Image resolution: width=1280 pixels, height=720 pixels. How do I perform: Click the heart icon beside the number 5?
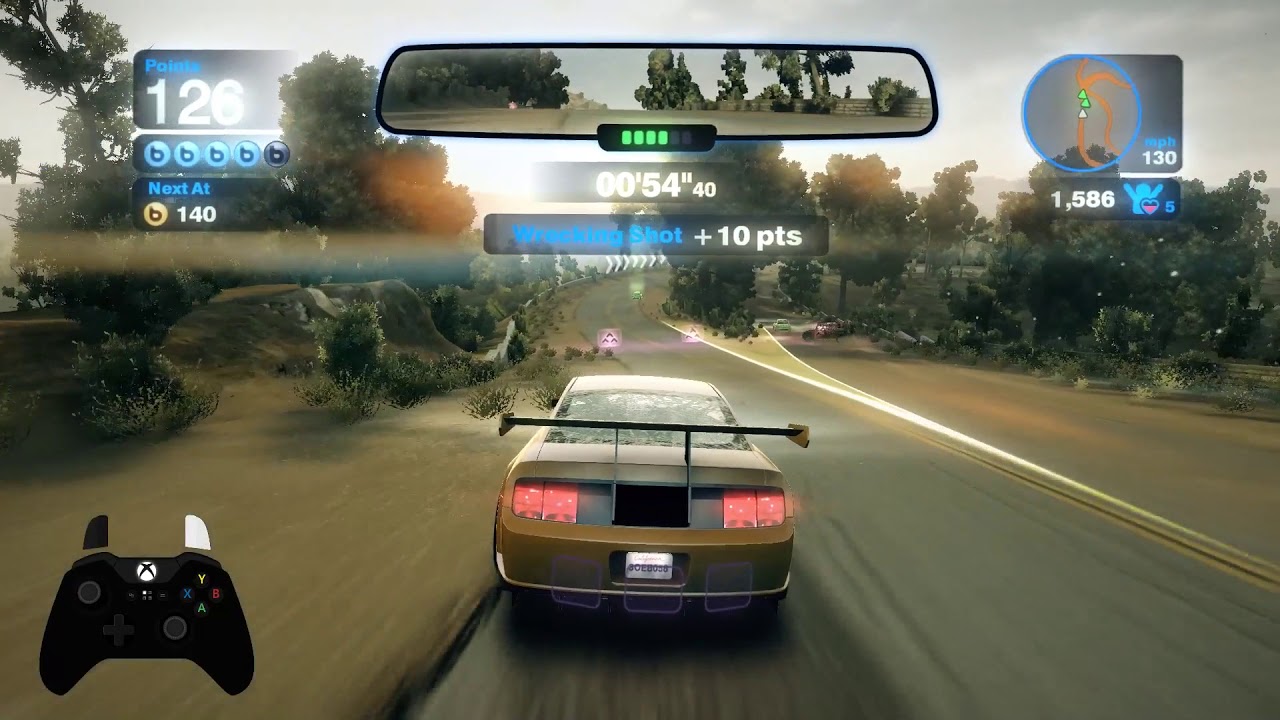point(1150,206)
